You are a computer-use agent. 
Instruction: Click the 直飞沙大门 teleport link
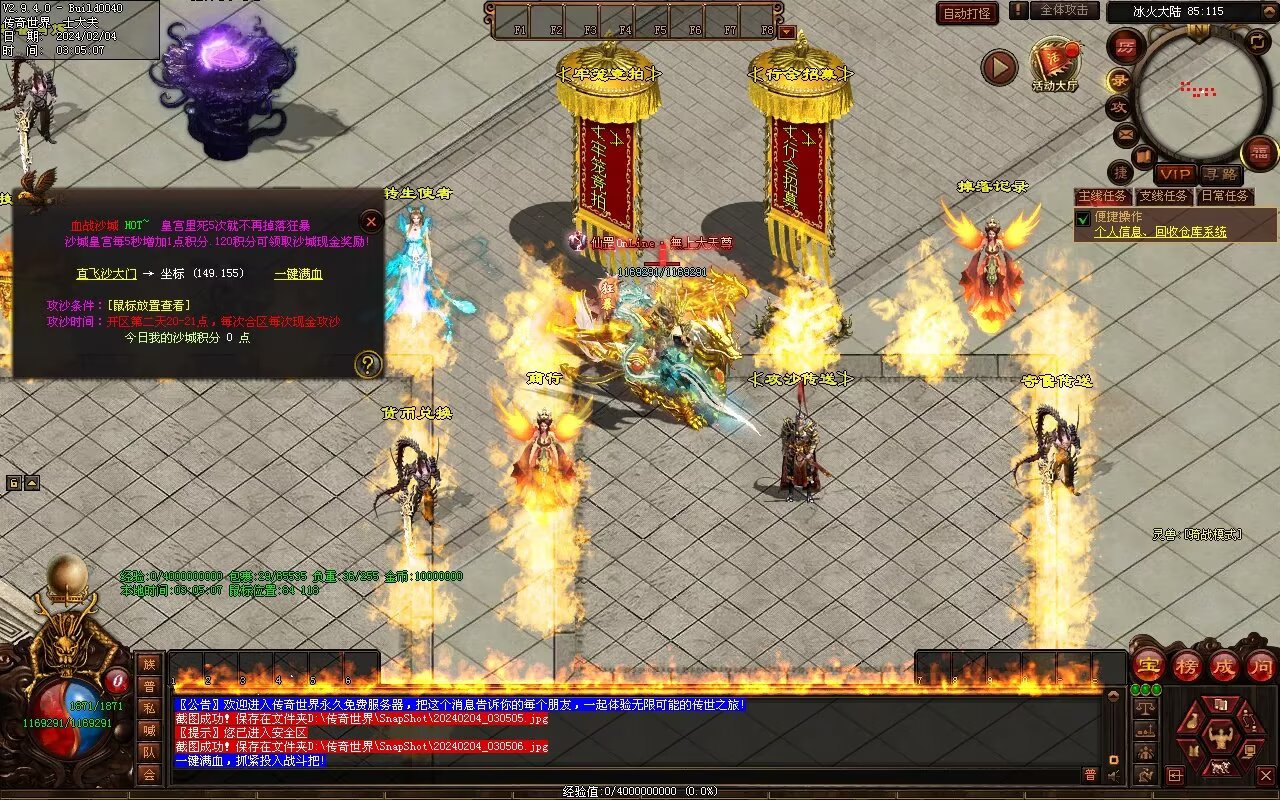pos(106,273)
